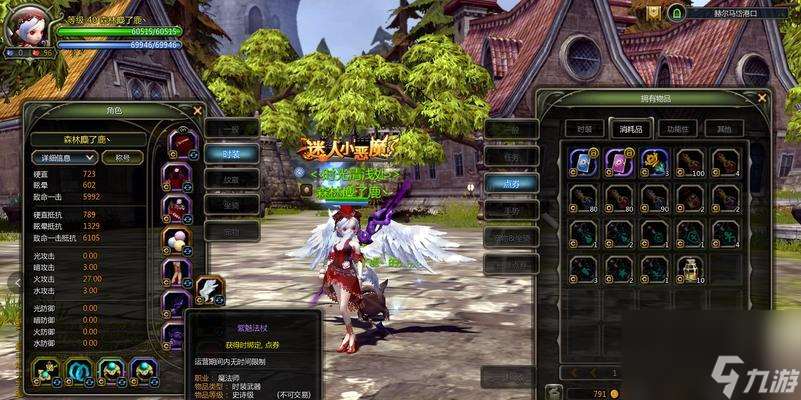
Task: Switch to the 功能性 inventory tab
Action: 679,128
